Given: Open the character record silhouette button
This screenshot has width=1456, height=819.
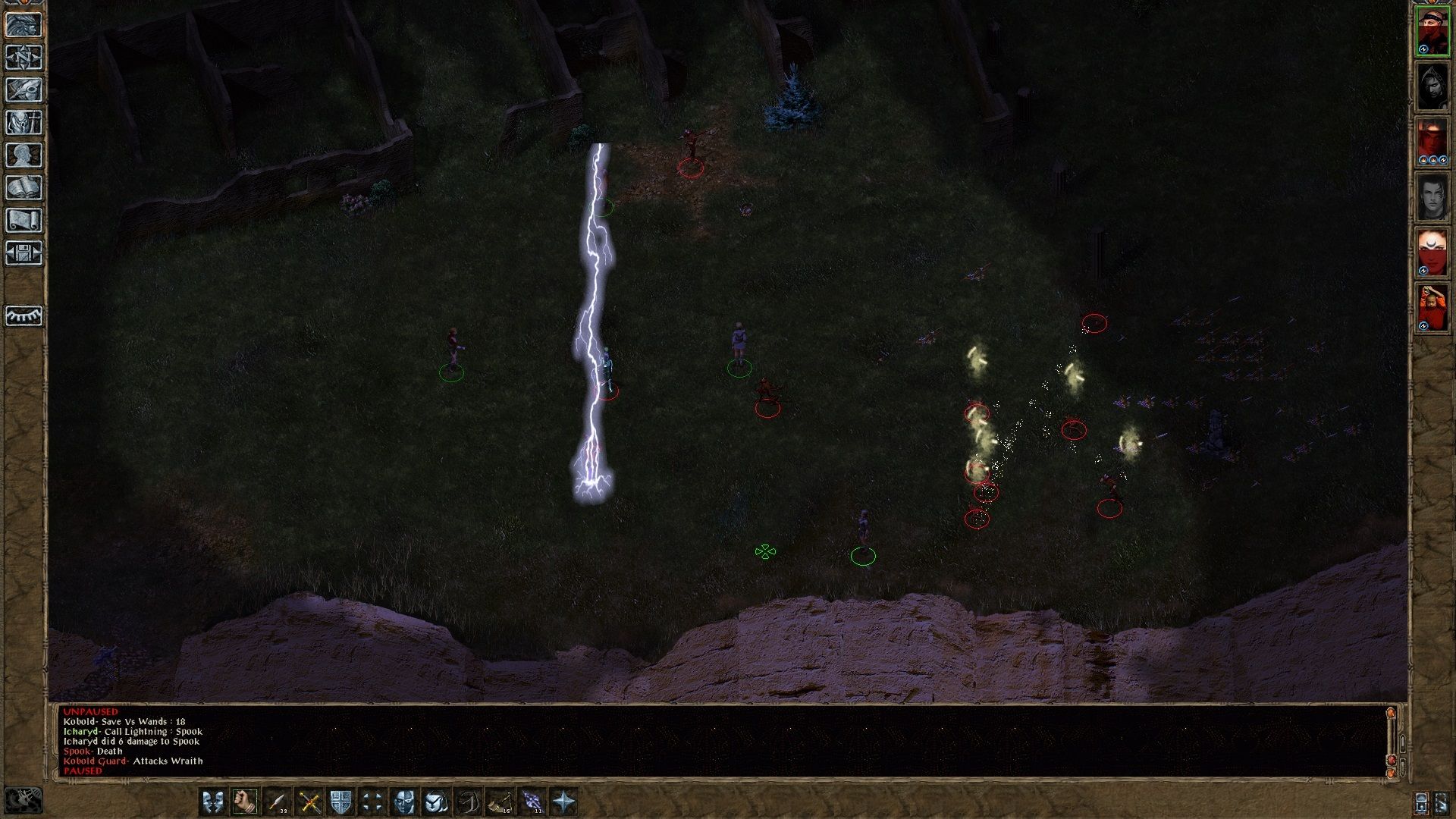Looking at the screenshot, I should tap(24, 155).
